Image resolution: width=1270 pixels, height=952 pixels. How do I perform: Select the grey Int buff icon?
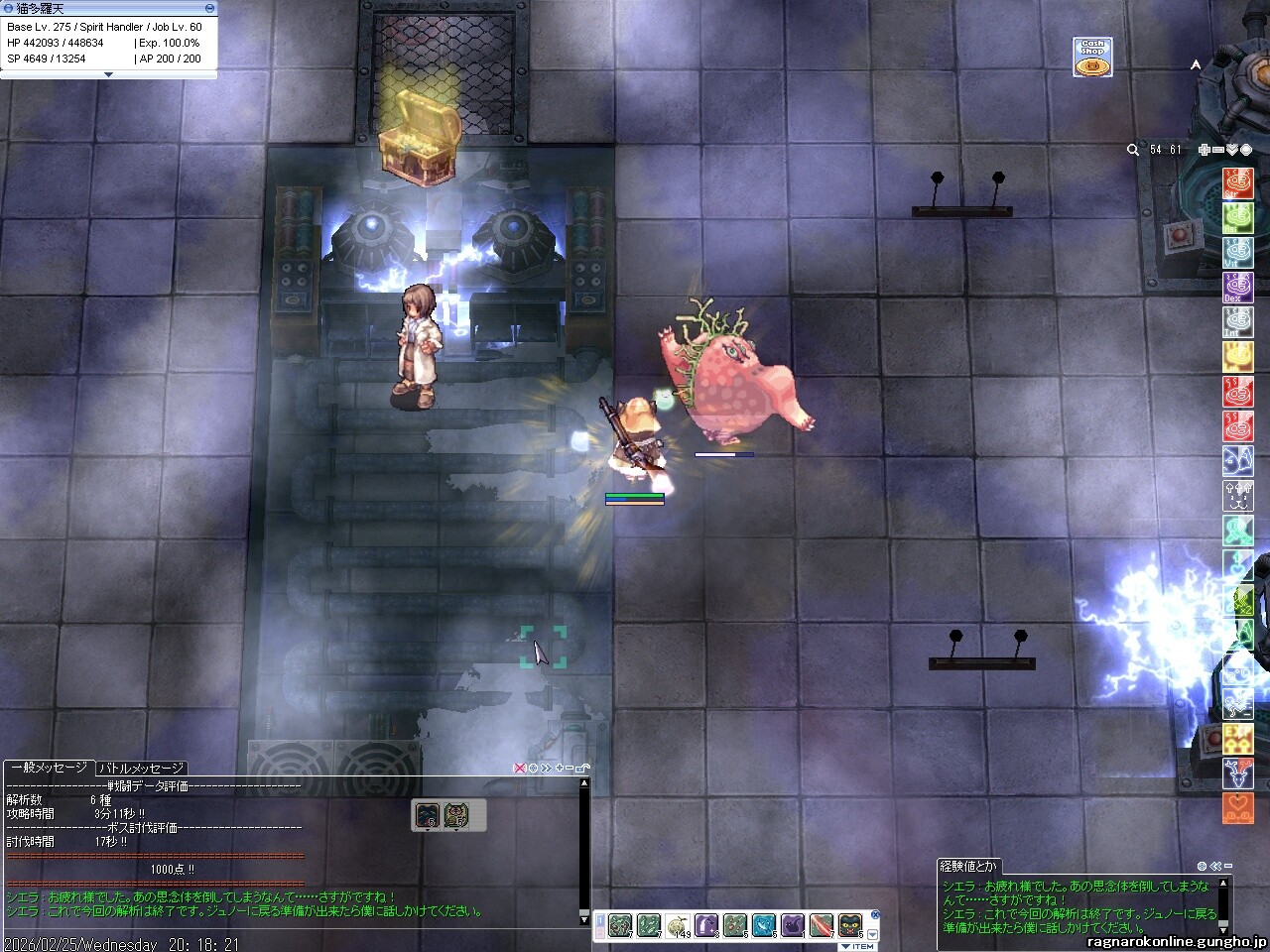coord(1237,322)
